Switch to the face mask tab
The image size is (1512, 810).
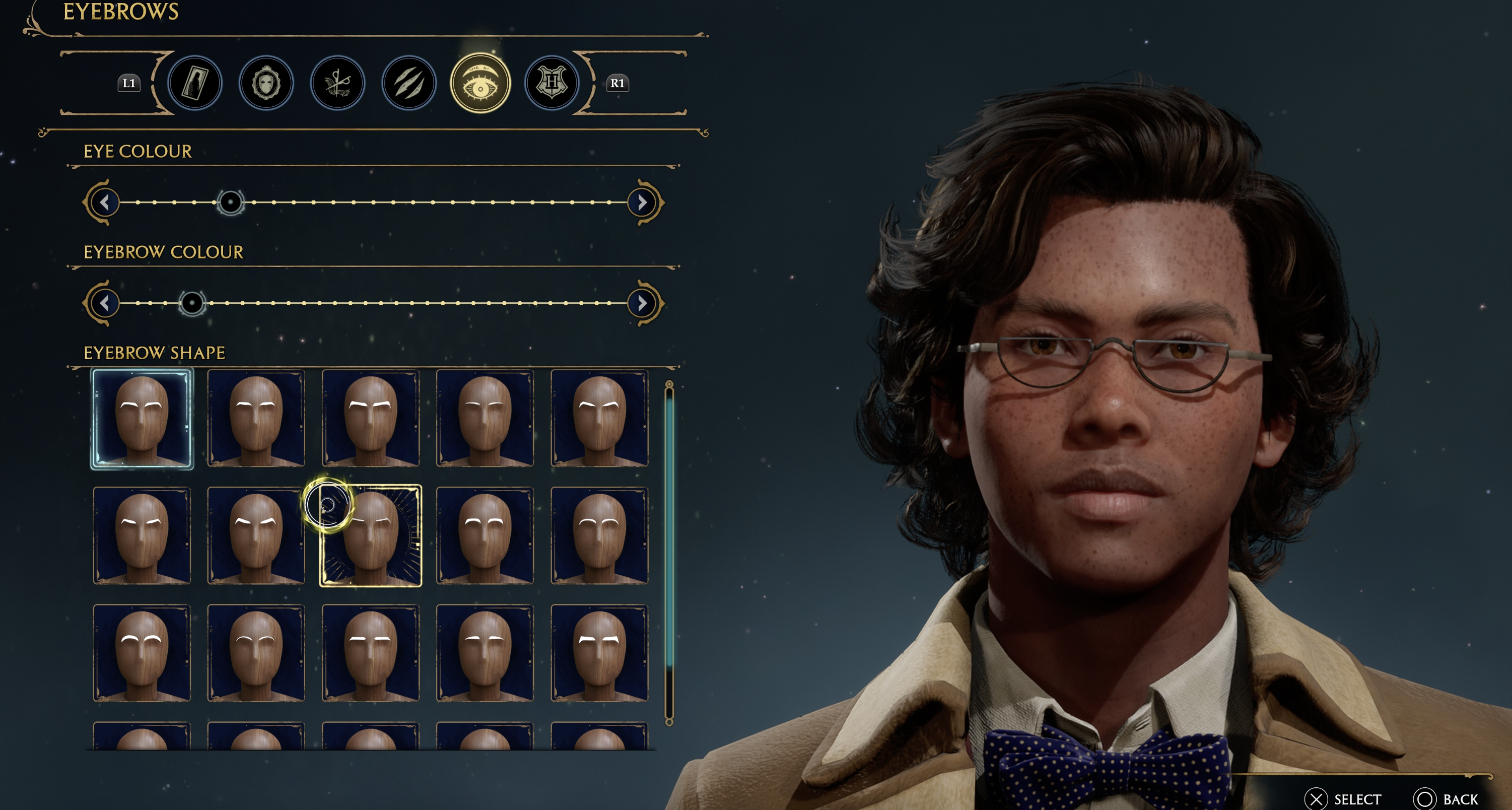[266, 83]
